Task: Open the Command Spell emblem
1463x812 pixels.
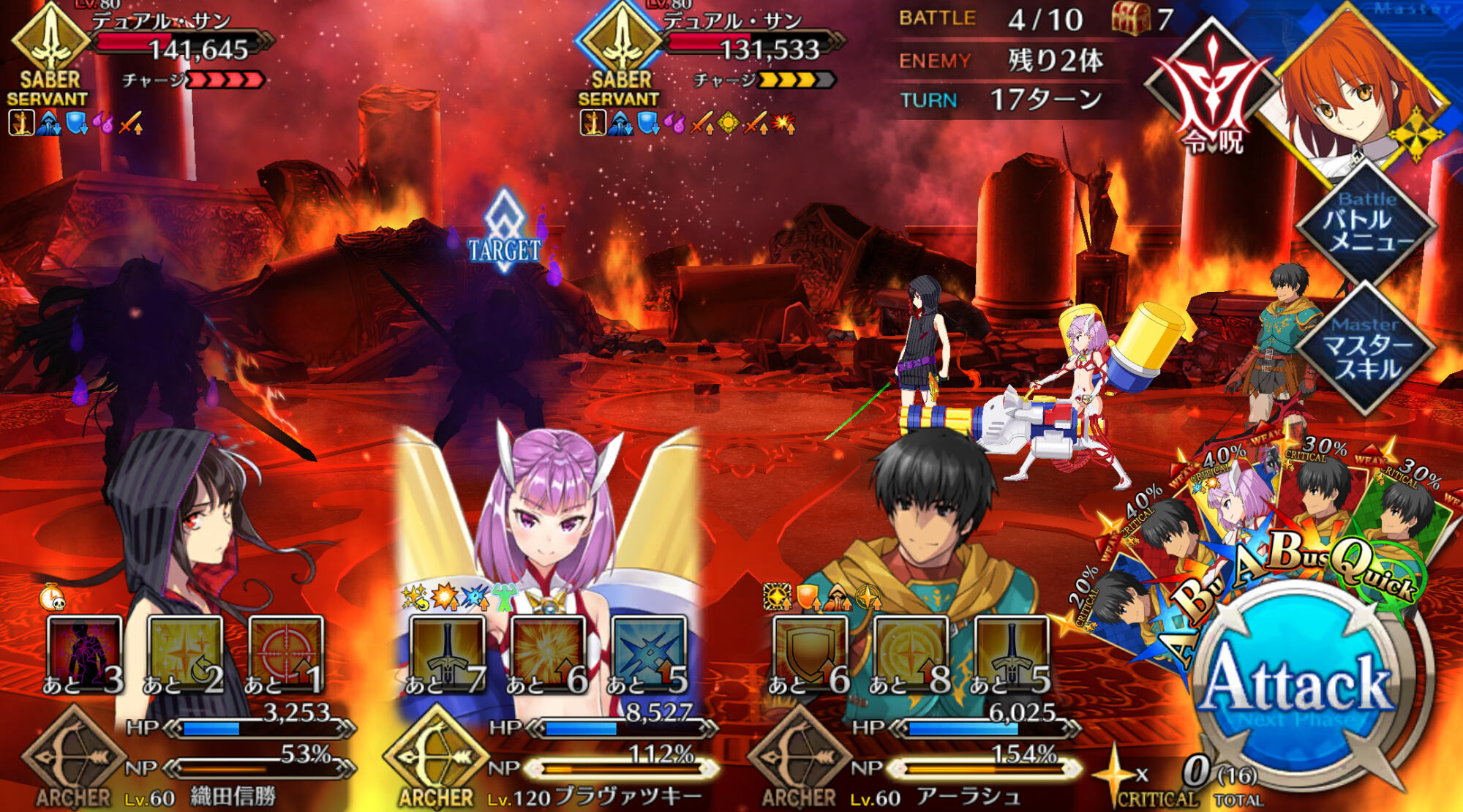Action: 1213,91
